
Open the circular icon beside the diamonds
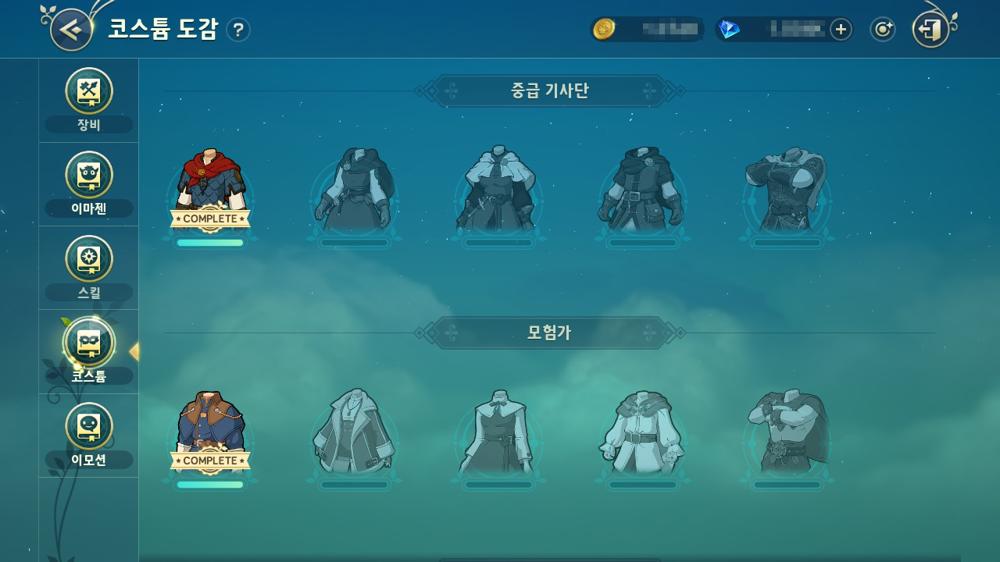(x=882, y=30)
